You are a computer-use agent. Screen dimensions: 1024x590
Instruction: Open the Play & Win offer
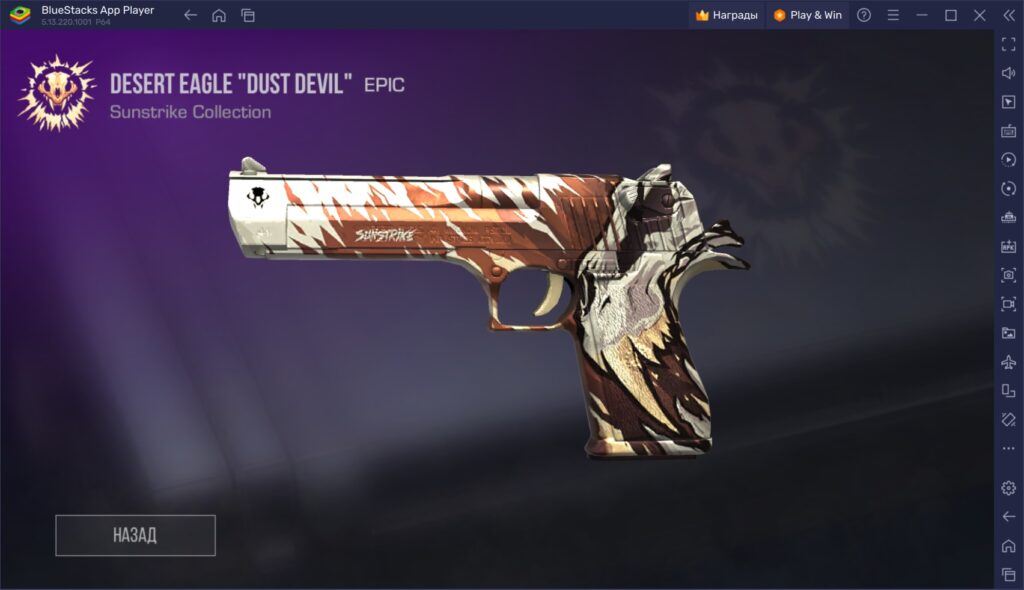pos(807,15)
